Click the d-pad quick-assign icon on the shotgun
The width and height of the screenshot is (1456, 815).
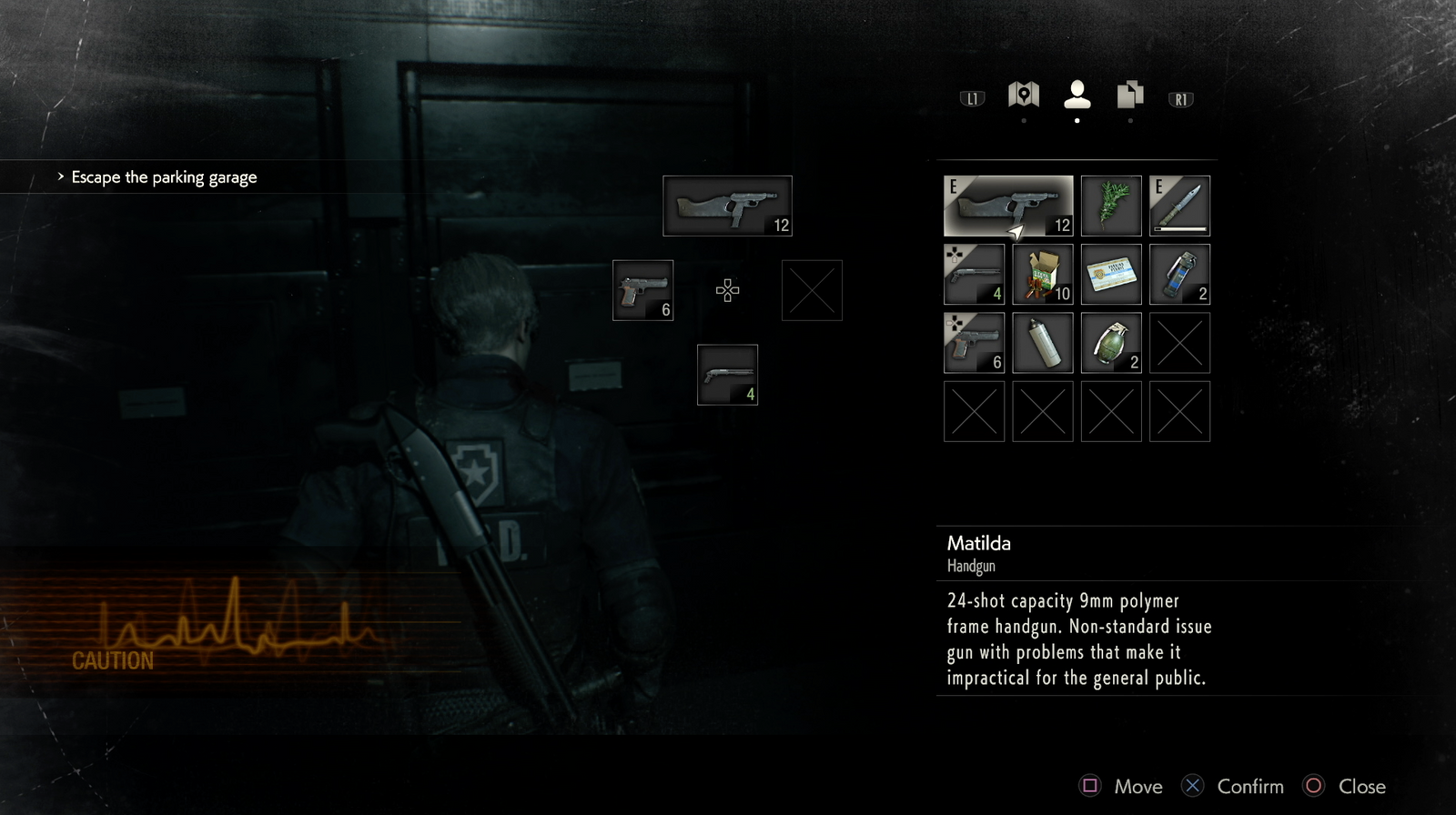(954, 255)
